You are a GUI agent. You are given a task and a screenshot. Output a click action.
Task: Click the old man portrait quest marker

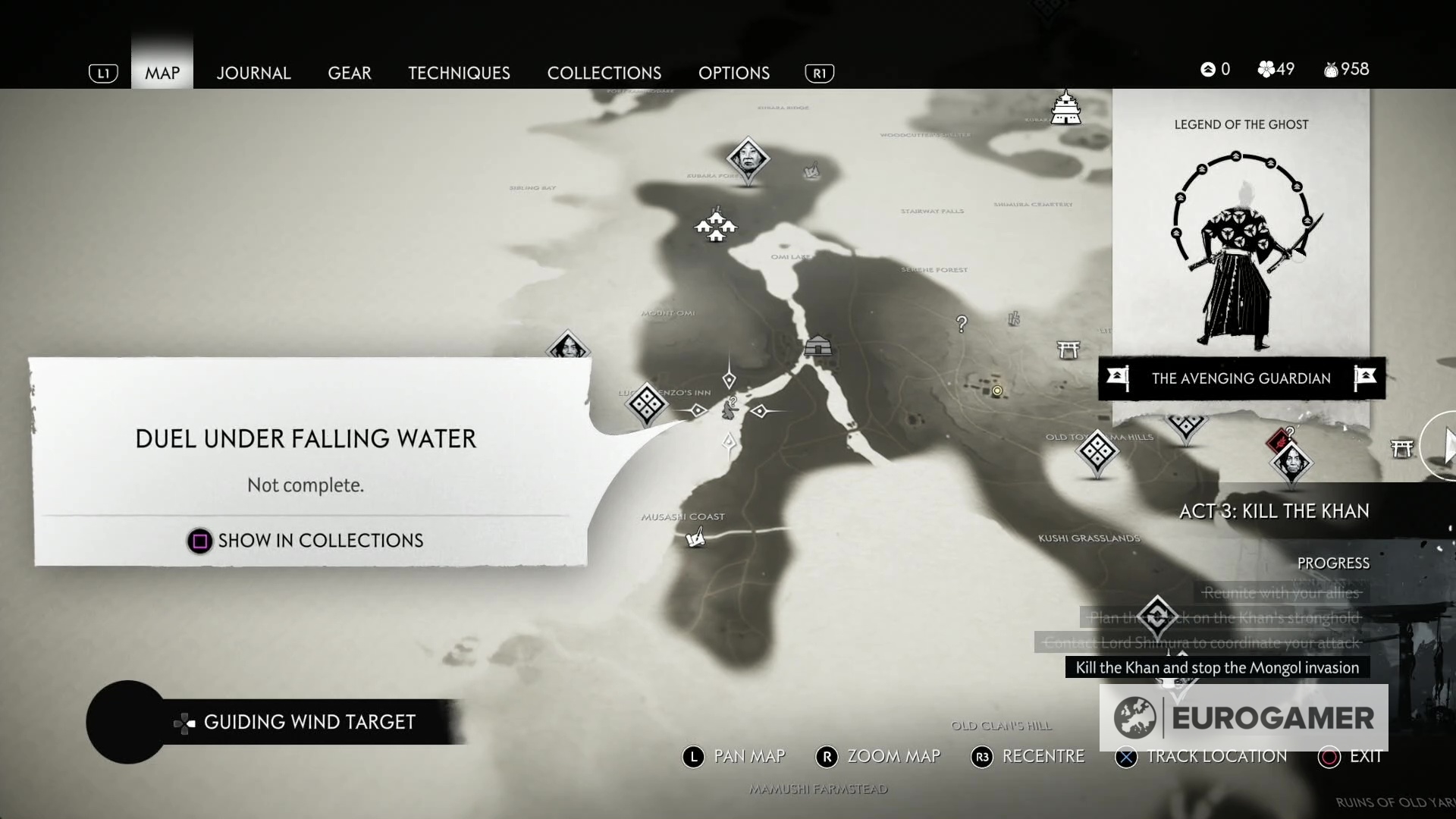[748, 158]
